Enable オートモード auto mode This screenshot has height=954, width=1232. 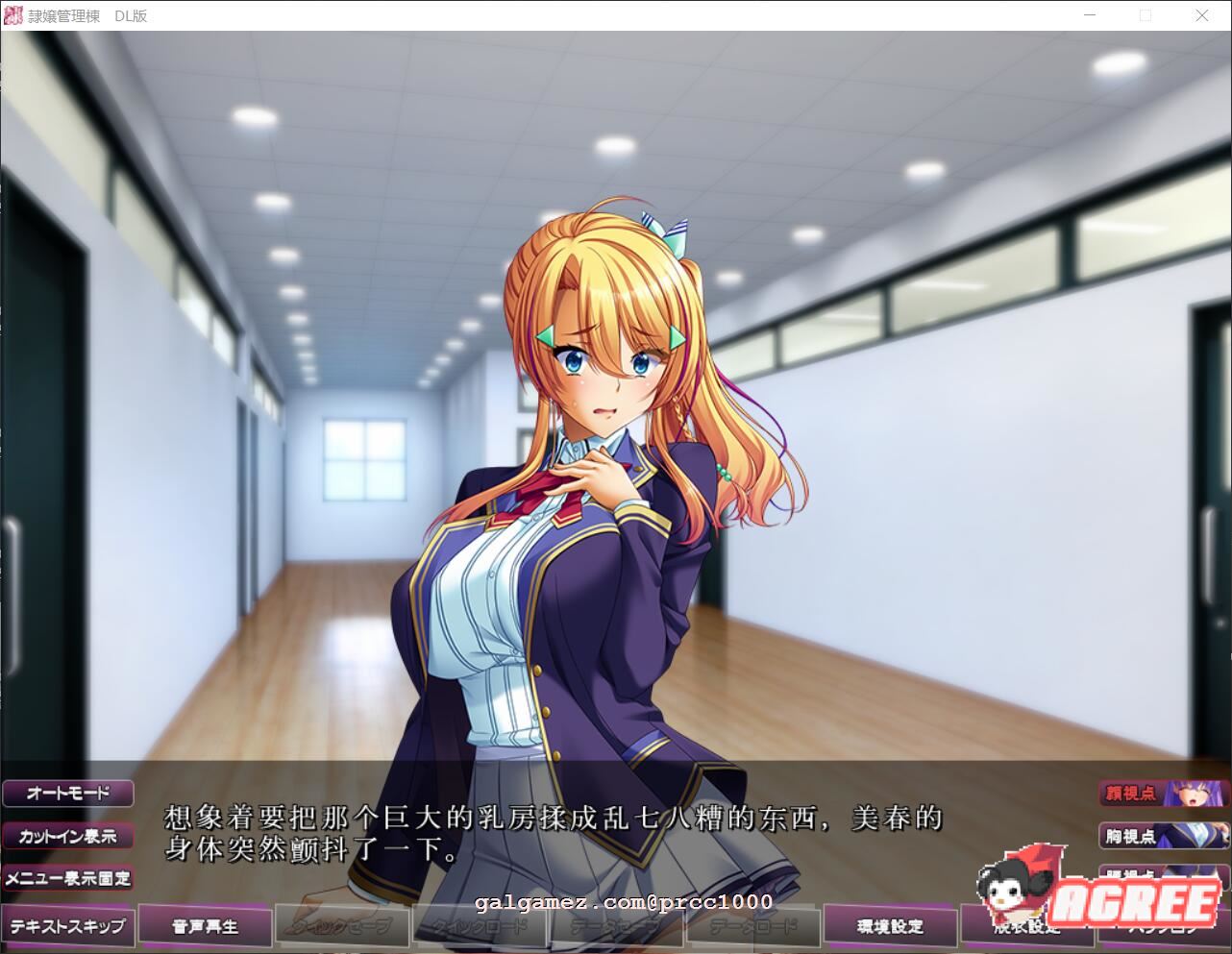click(67, 793)
